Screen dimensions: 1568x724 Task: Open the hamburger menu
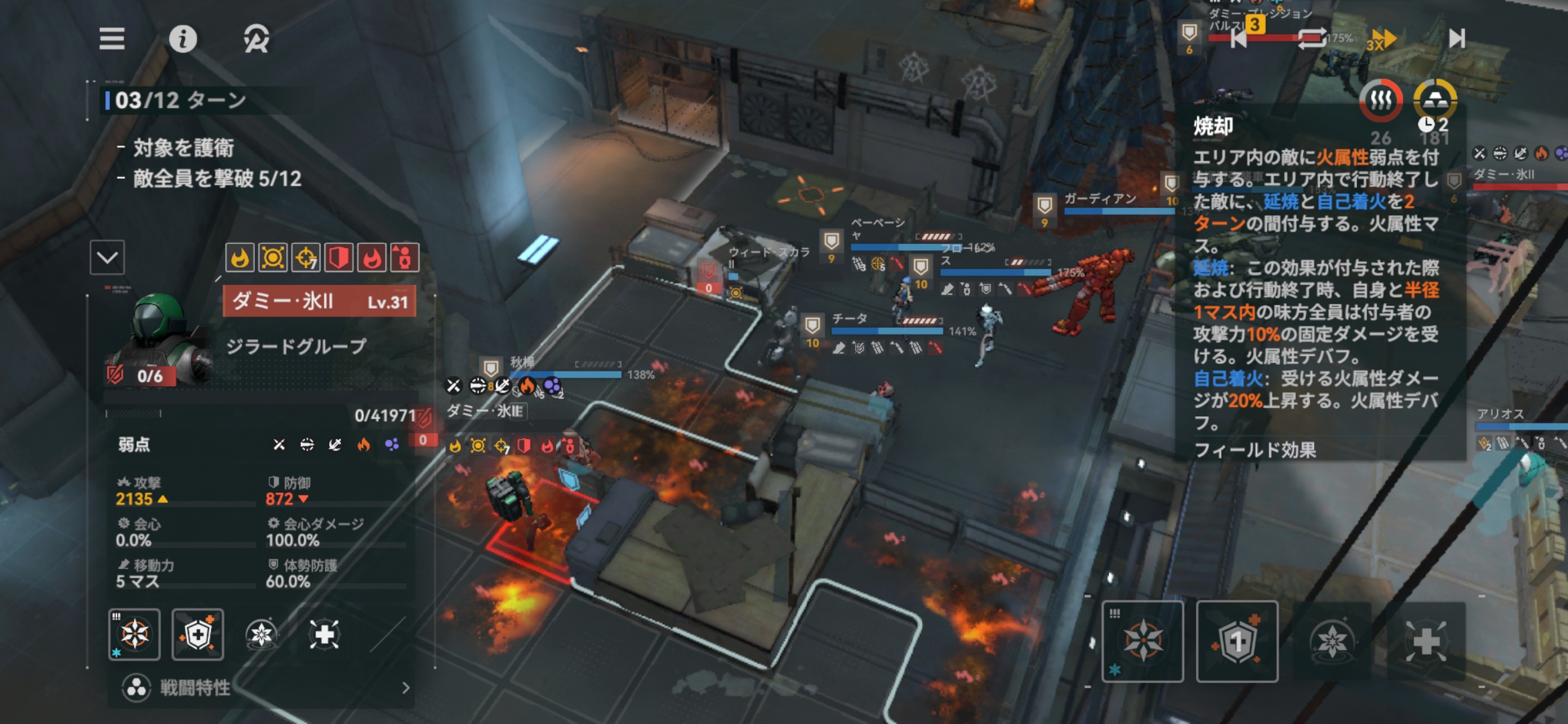point(112,39)
